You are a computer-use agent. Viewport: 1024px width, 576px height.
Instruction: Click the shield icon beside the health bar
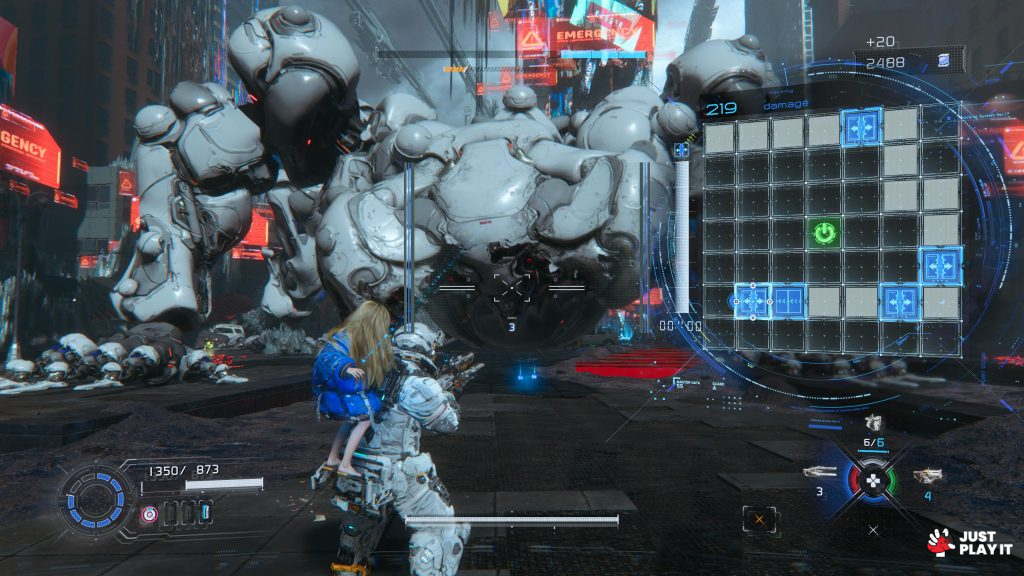[149, 514]
